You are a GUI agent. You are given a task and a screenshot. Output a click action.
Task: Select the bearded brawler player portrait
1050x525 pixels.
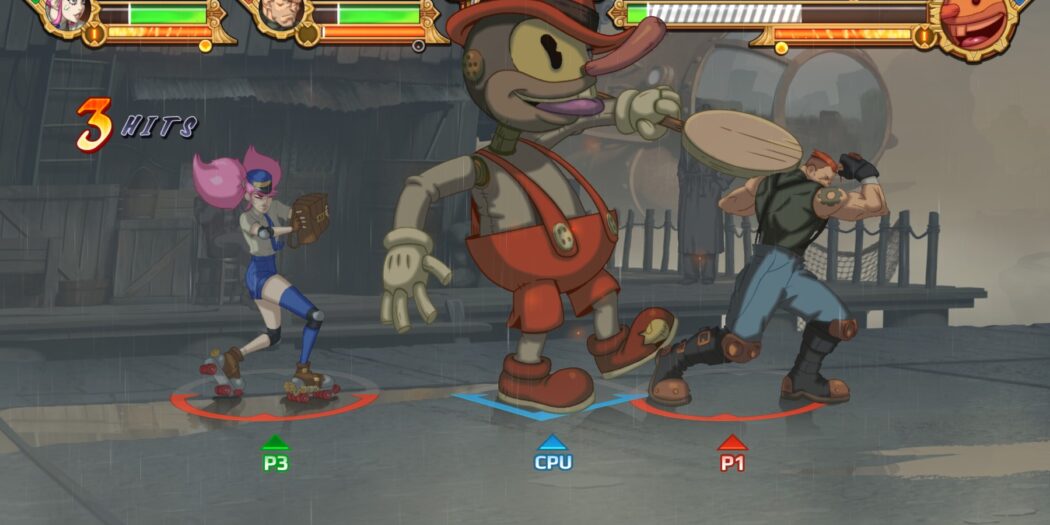click(277, 13)
